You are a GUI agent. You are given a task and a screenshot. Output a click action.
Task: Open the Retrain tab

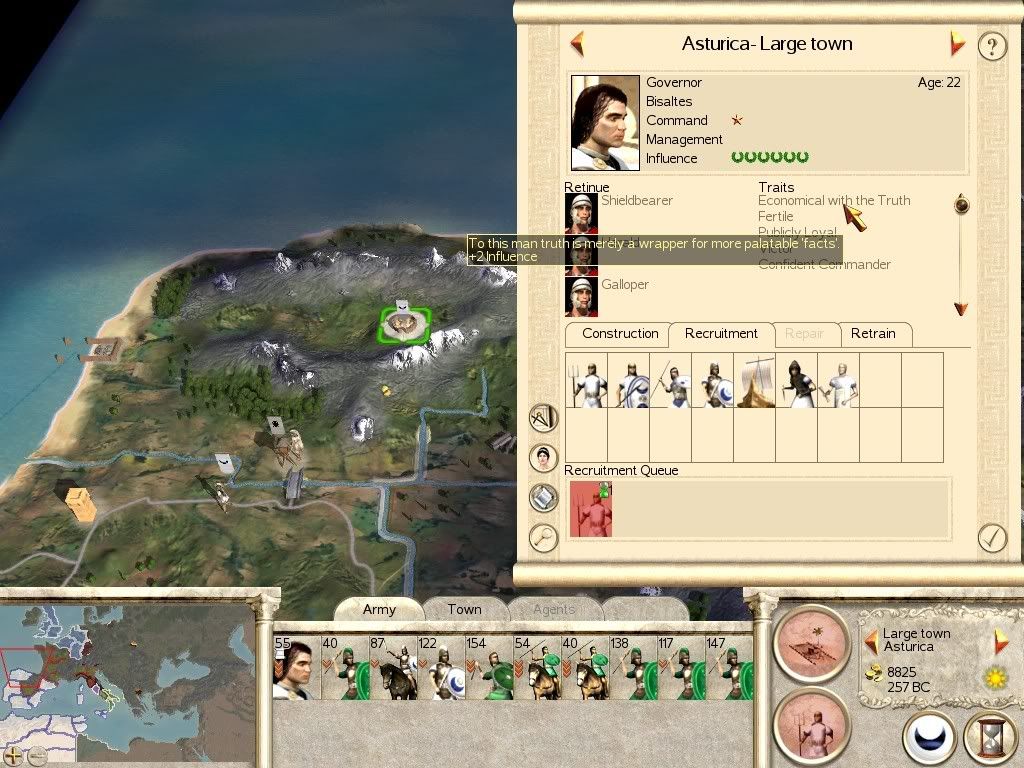pos(873,334)
